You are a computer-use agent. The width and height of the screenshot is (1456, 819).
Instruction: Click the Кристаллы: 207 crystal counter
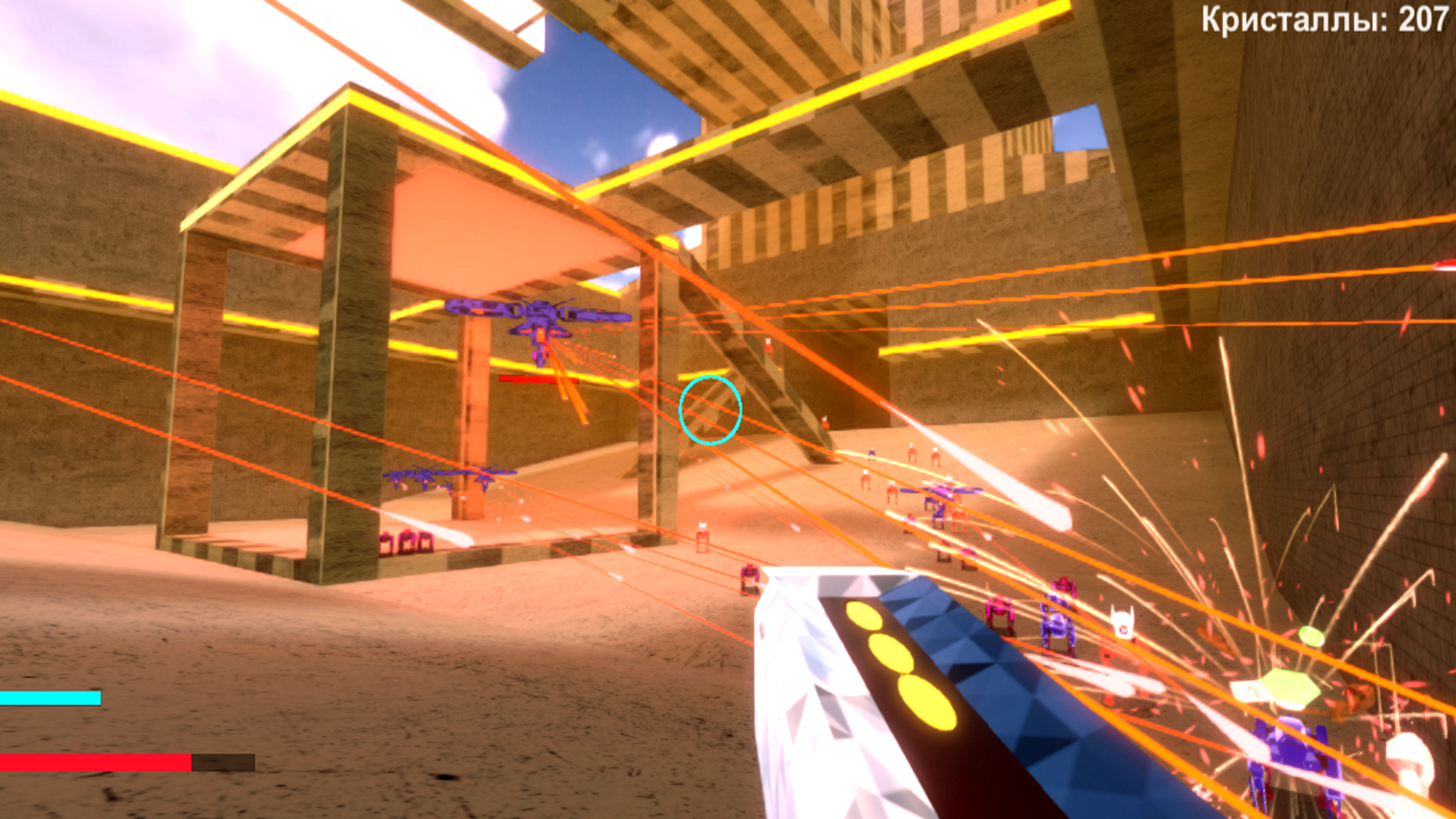pos(1319,16)
